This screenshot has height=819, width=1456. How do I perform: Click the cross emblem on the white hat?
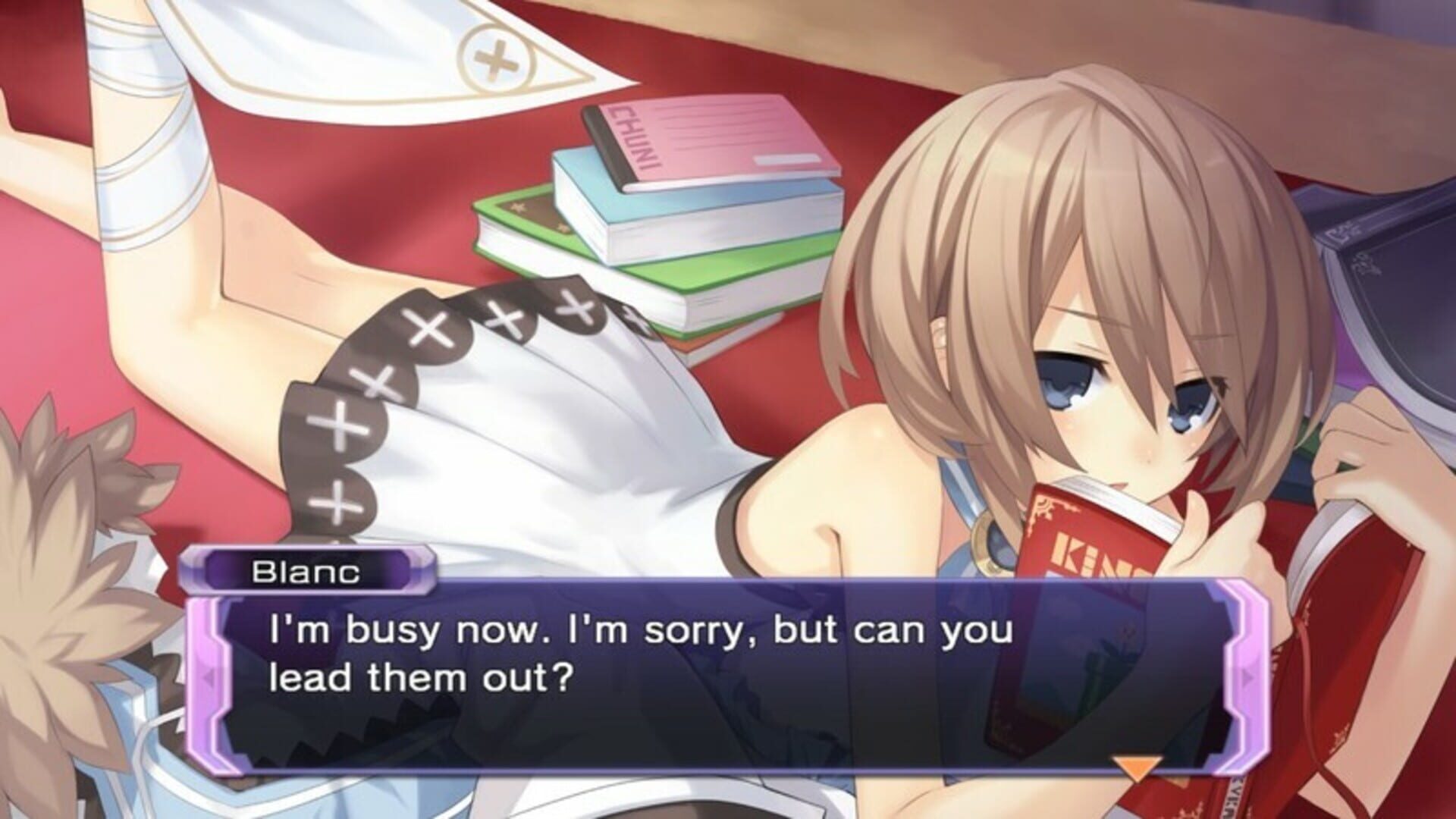pyautogui.click(x=493, y=61)
